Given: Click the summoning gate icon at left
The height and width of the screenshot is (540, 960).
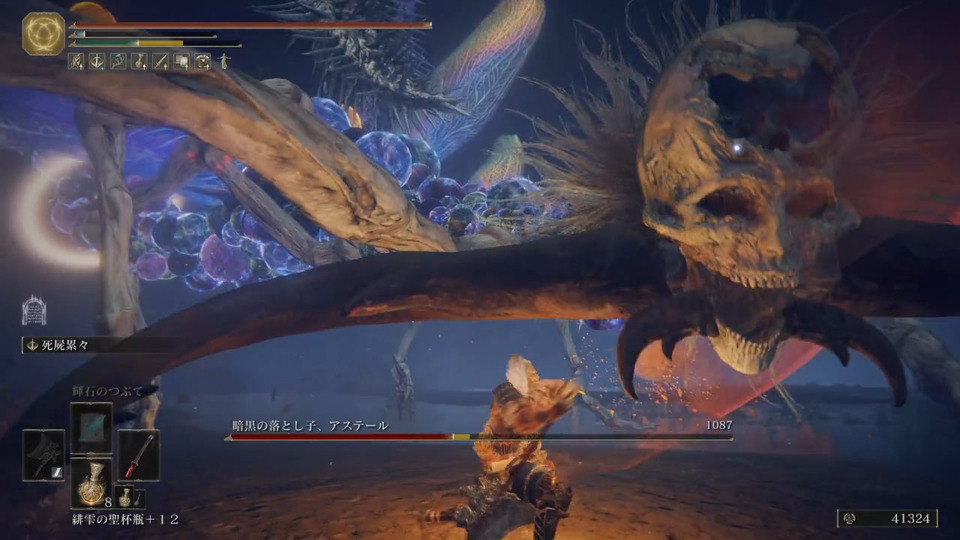Looking at the screenshot, I should [33, 310].
